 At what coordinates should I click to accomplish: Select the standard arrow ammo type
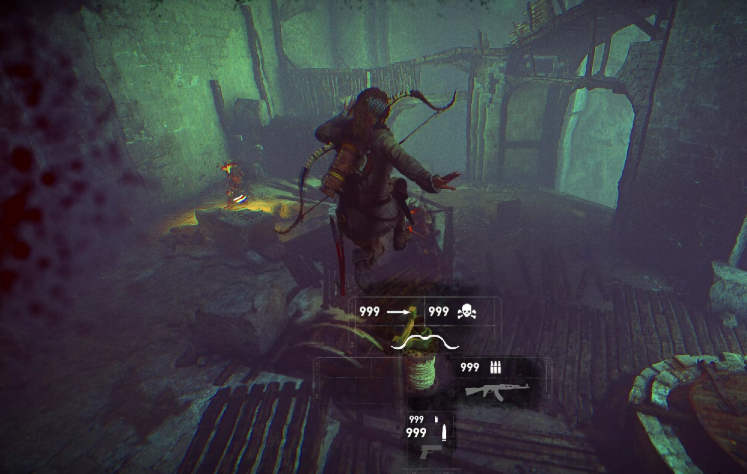(x=400, y=312)
